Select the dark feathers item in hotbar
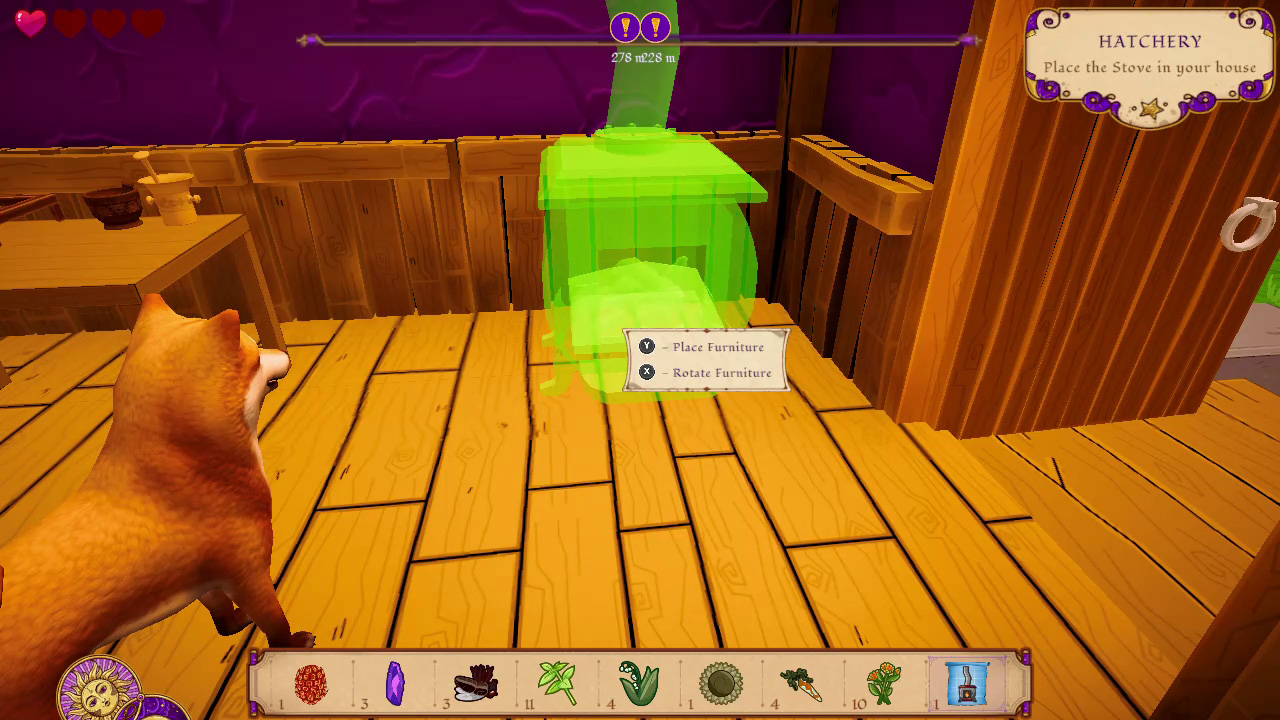This screenshot has width=1280, height=720. coord(476,683)
